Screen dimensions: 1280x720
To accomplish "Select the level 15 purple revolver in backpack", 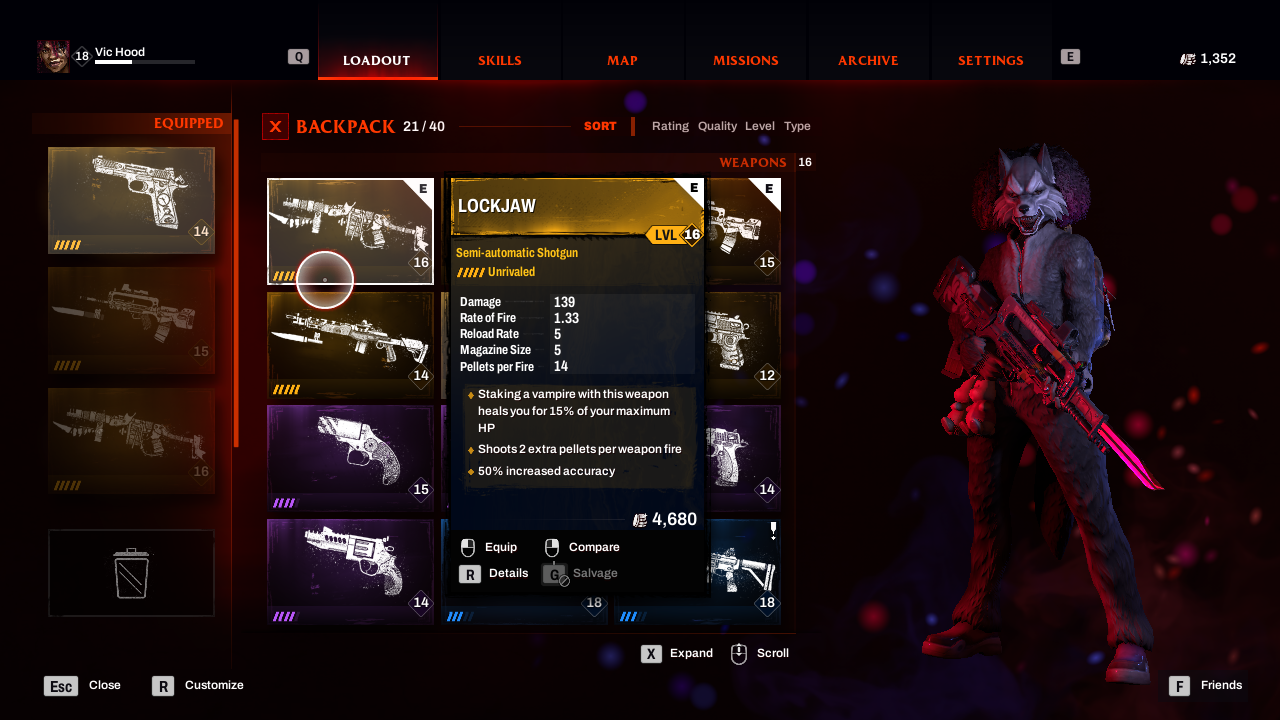I will click(x=350, y=458).
